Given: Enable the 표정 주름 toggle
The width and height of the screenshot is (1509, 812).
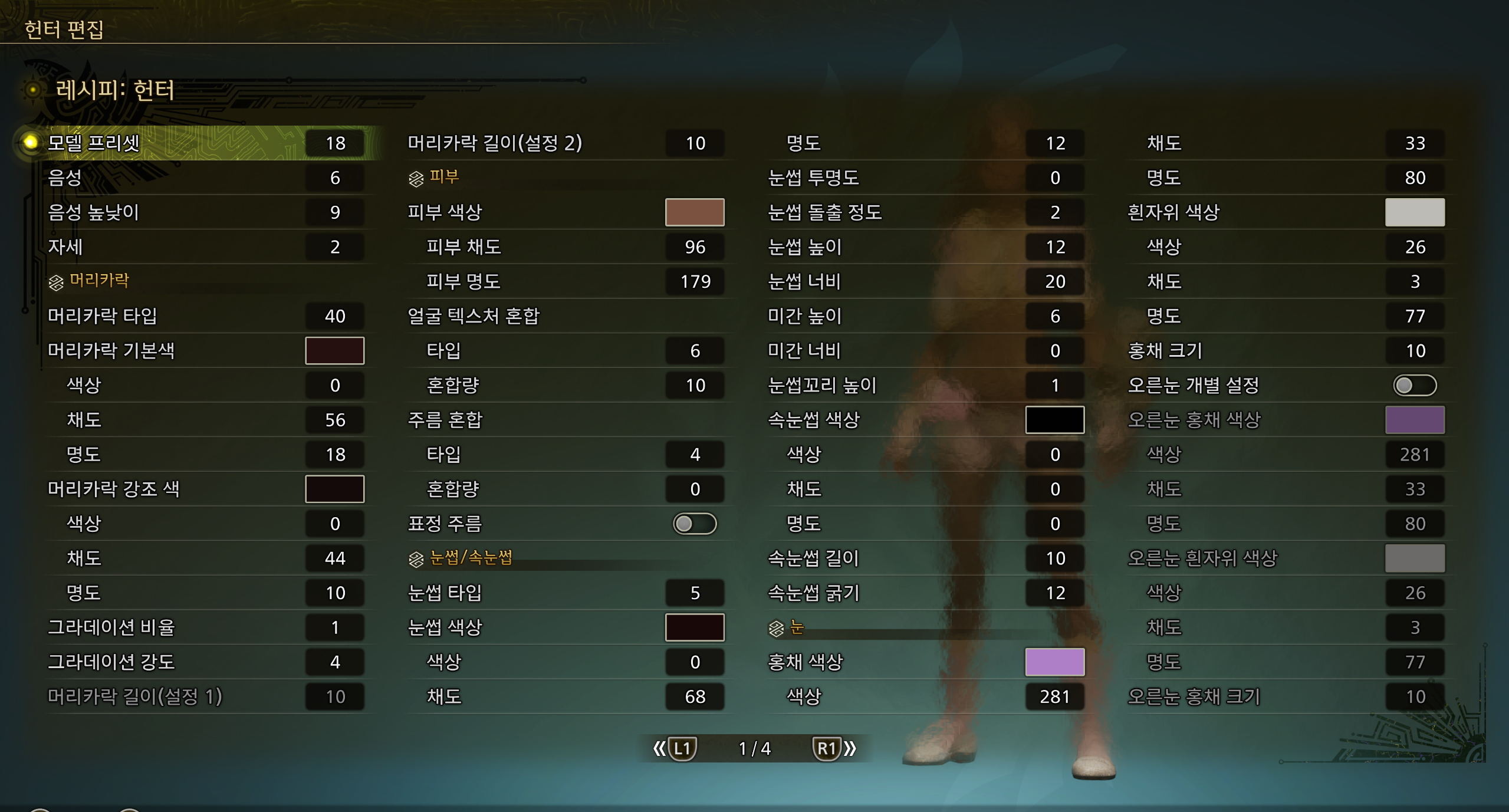Looking at the screenshot, I should pyautogui.click(x=695, y=524).
